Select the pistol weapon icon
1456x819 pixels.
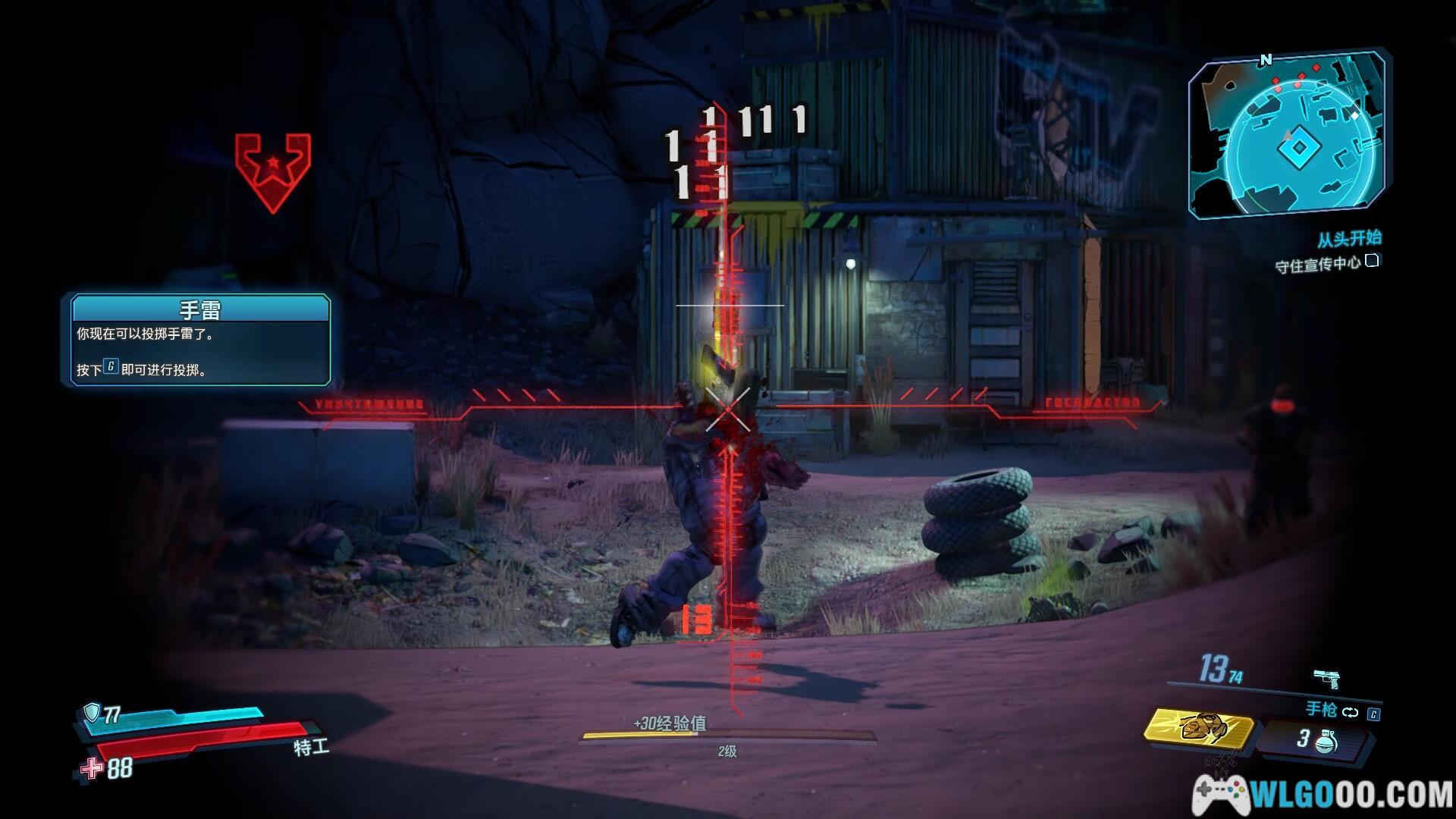pyautogui.click(x=1326, y=676)
